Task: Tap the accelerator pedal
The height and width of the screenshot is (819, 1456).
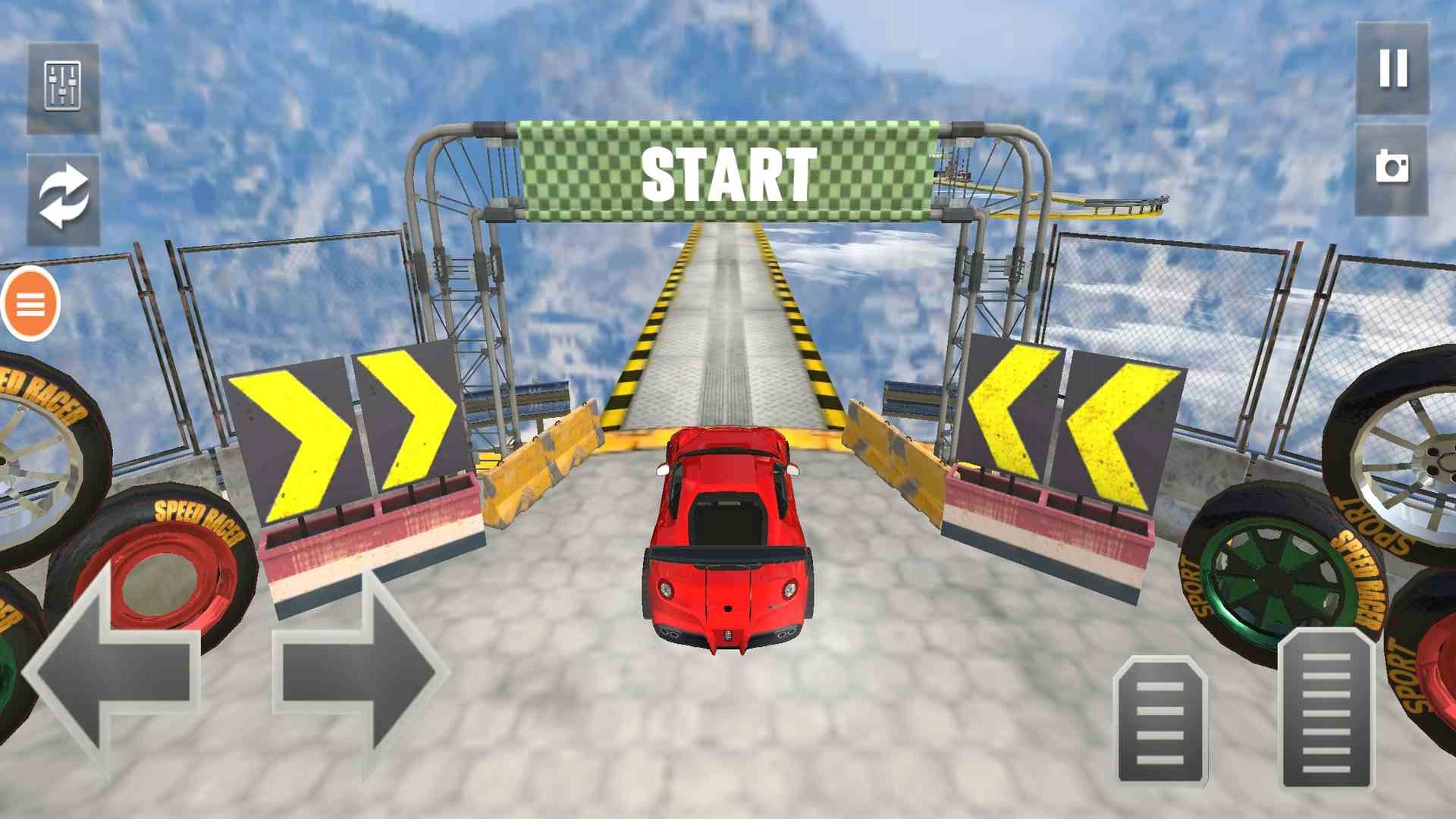Action: pos(1327,709)
